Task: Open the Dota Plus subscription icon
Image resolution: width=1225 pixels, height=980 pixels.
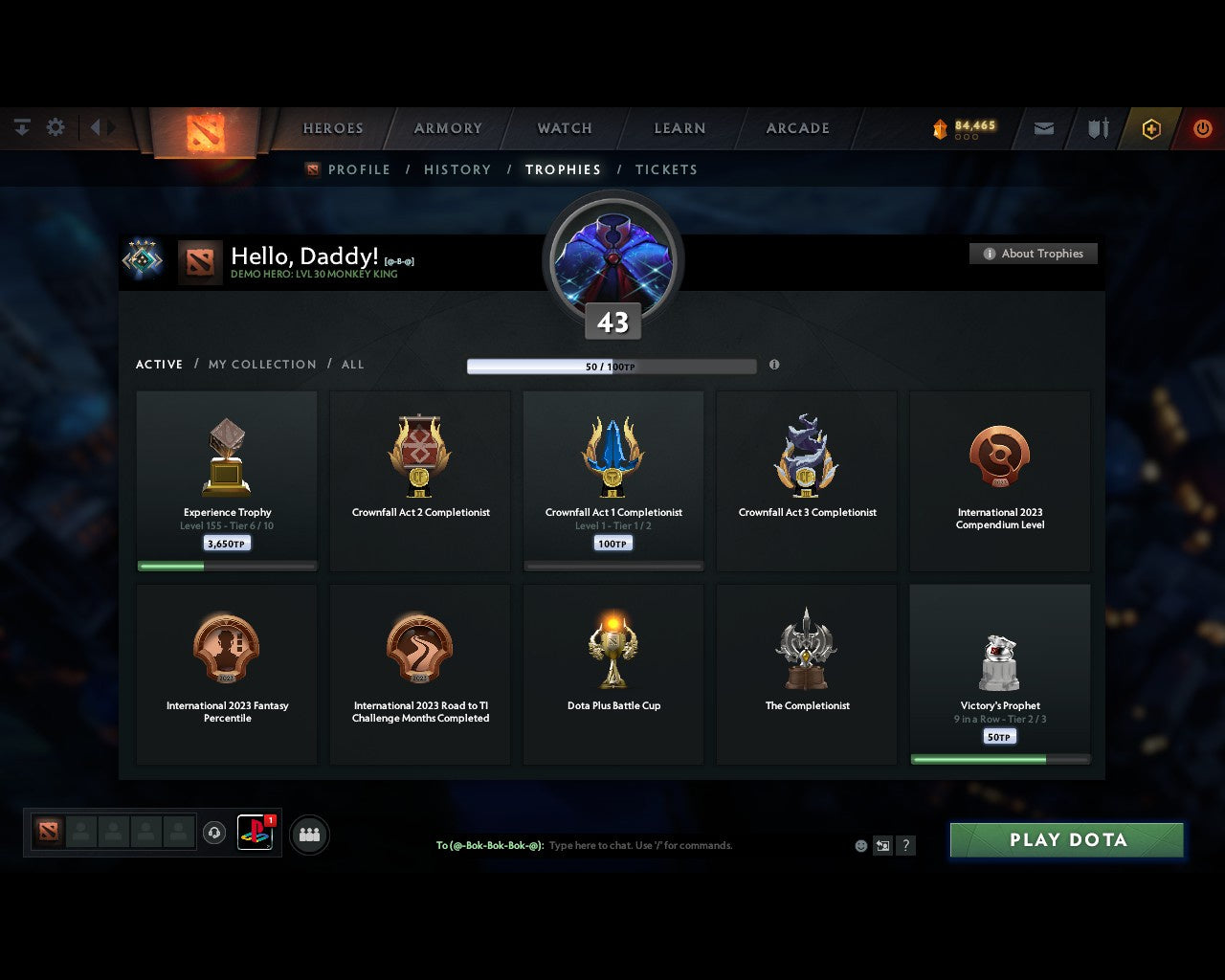Action: 1151,128
